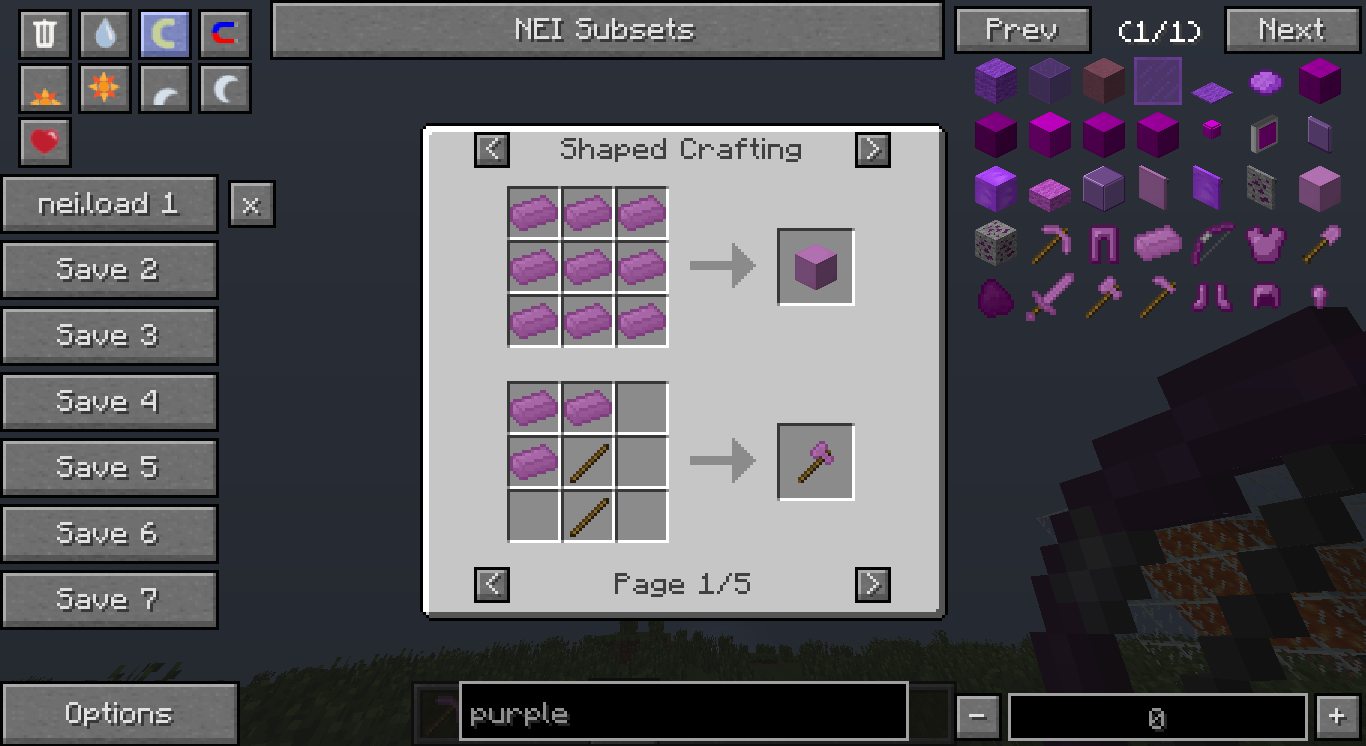Select the purple chestplate item
The height and width of the screenshot is (746, 1366).
1264,242
